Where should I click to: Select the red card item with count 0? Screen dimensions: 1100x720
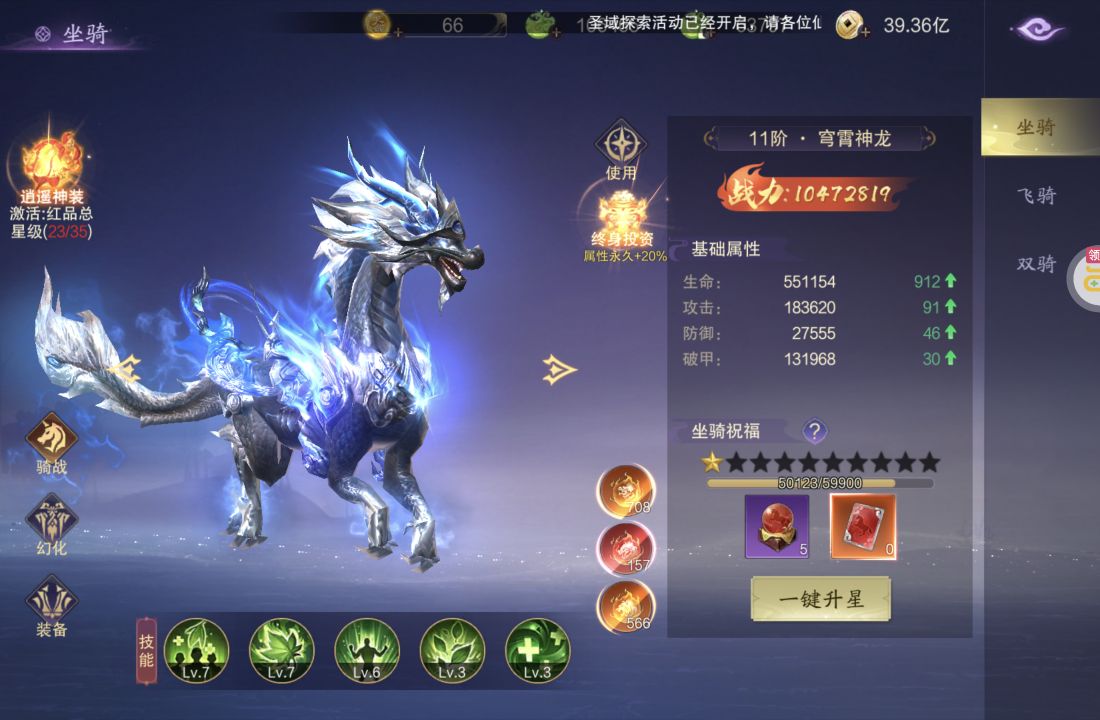click(x=863, y=526)
